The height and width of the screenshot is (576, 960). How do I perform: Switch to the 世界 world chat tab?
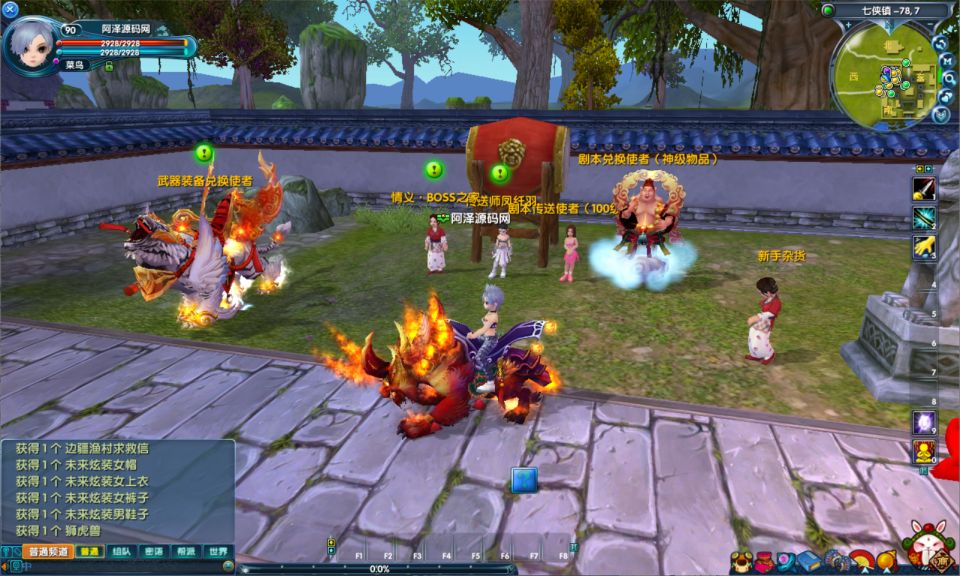coord(216,551)
